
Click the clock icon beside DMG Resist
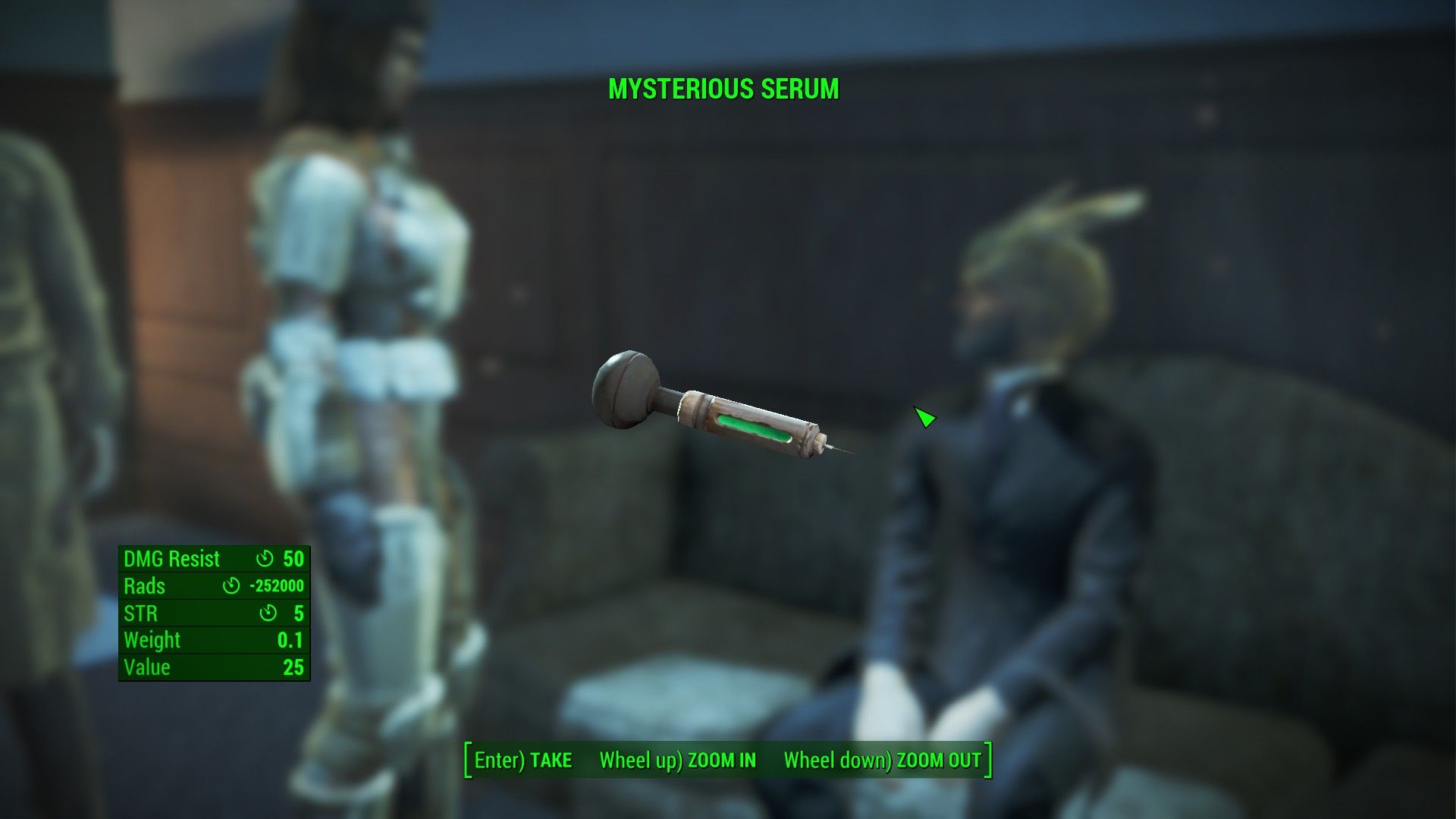[264, 560]
